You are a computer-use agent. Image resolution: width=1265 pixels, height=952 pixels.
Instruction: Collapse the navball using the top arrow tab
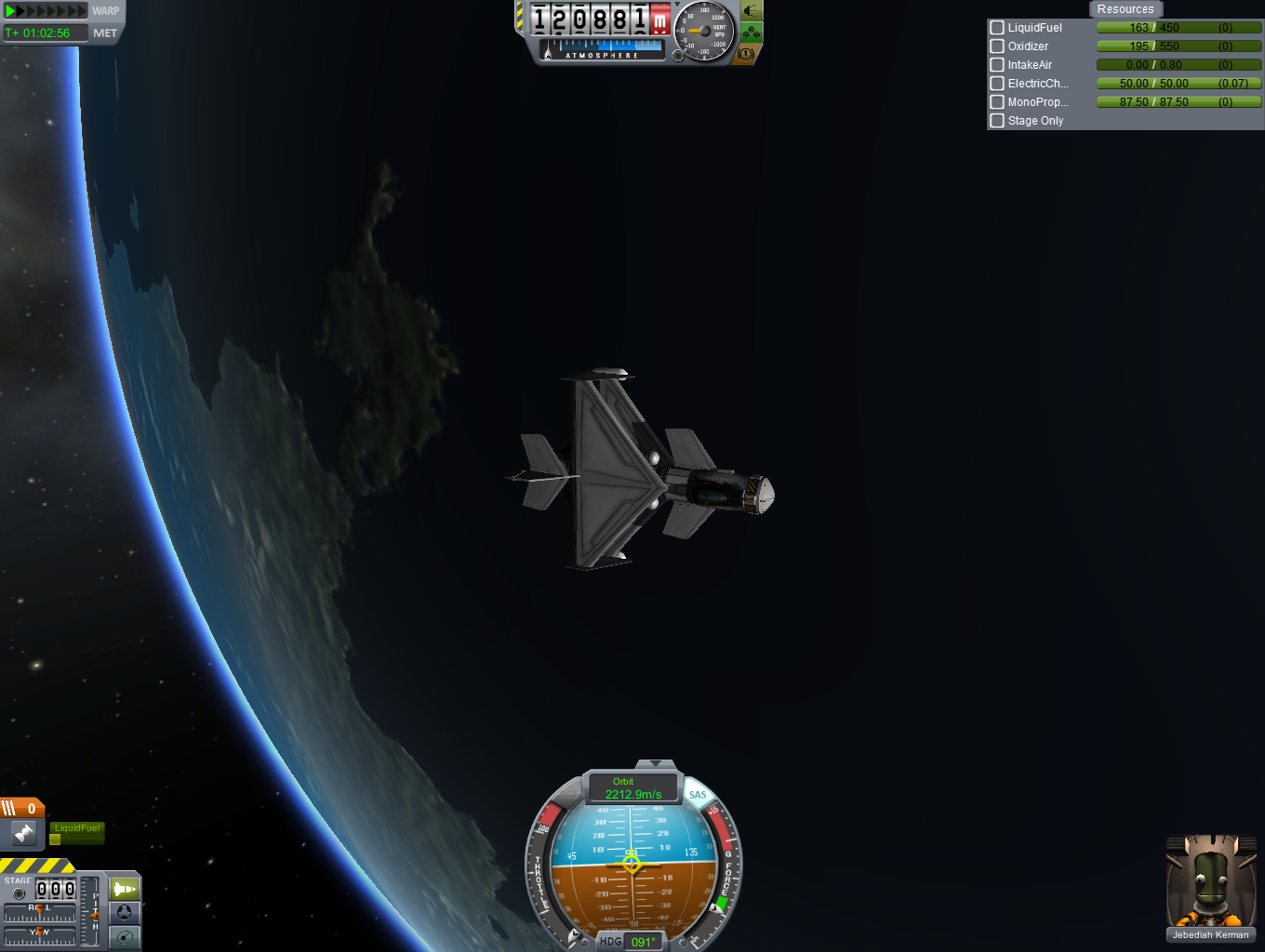(x=656, y=764)
